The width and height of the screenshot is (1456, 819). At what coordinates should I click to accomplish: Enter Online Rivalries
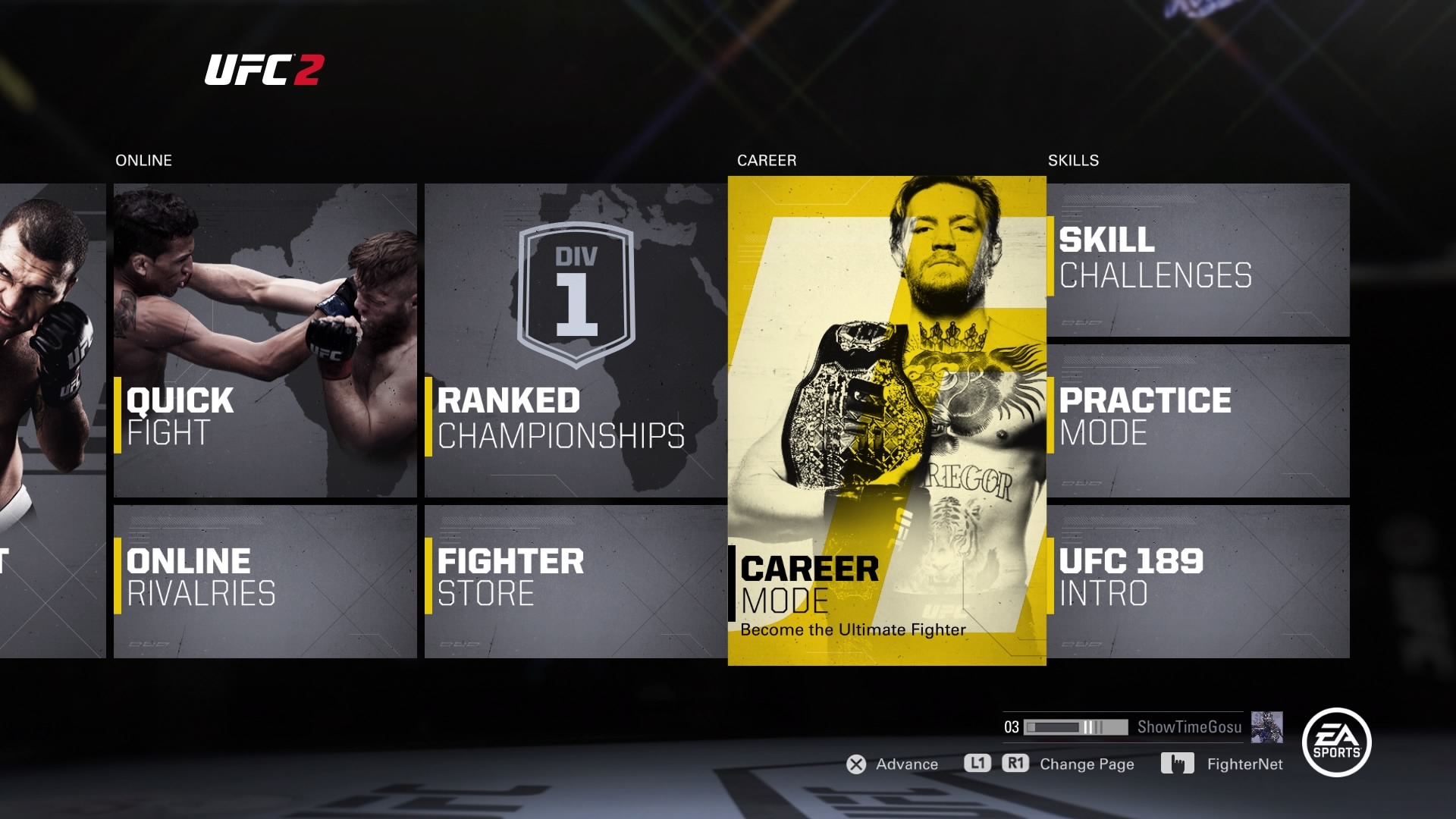coord(265,580)
